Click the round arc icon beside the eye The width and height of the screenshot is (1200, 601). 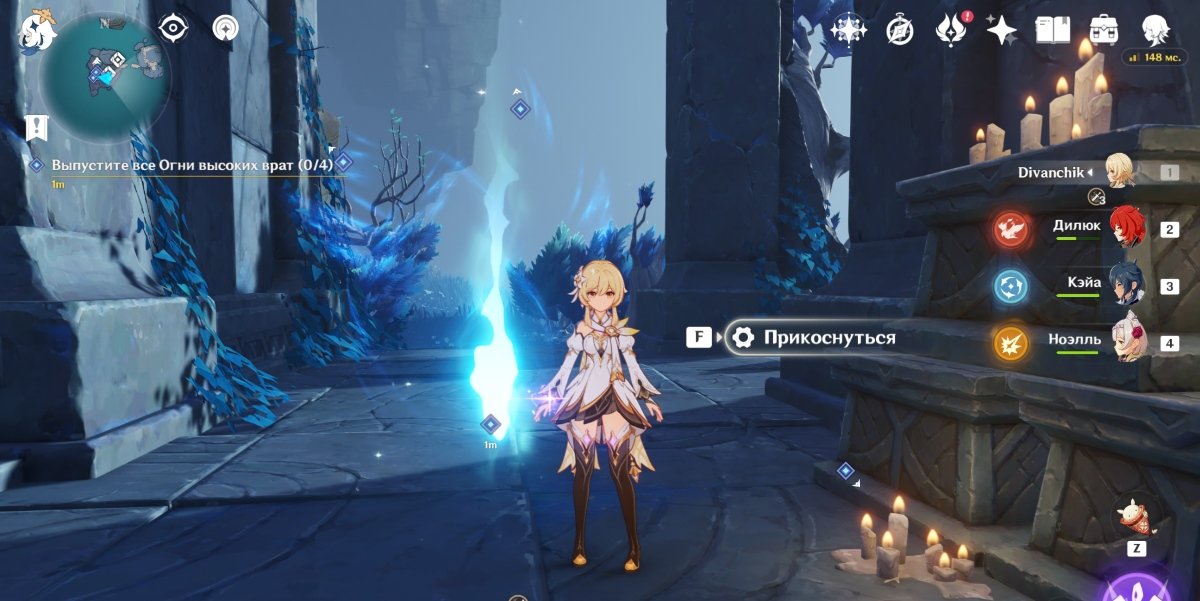[226, 28]
